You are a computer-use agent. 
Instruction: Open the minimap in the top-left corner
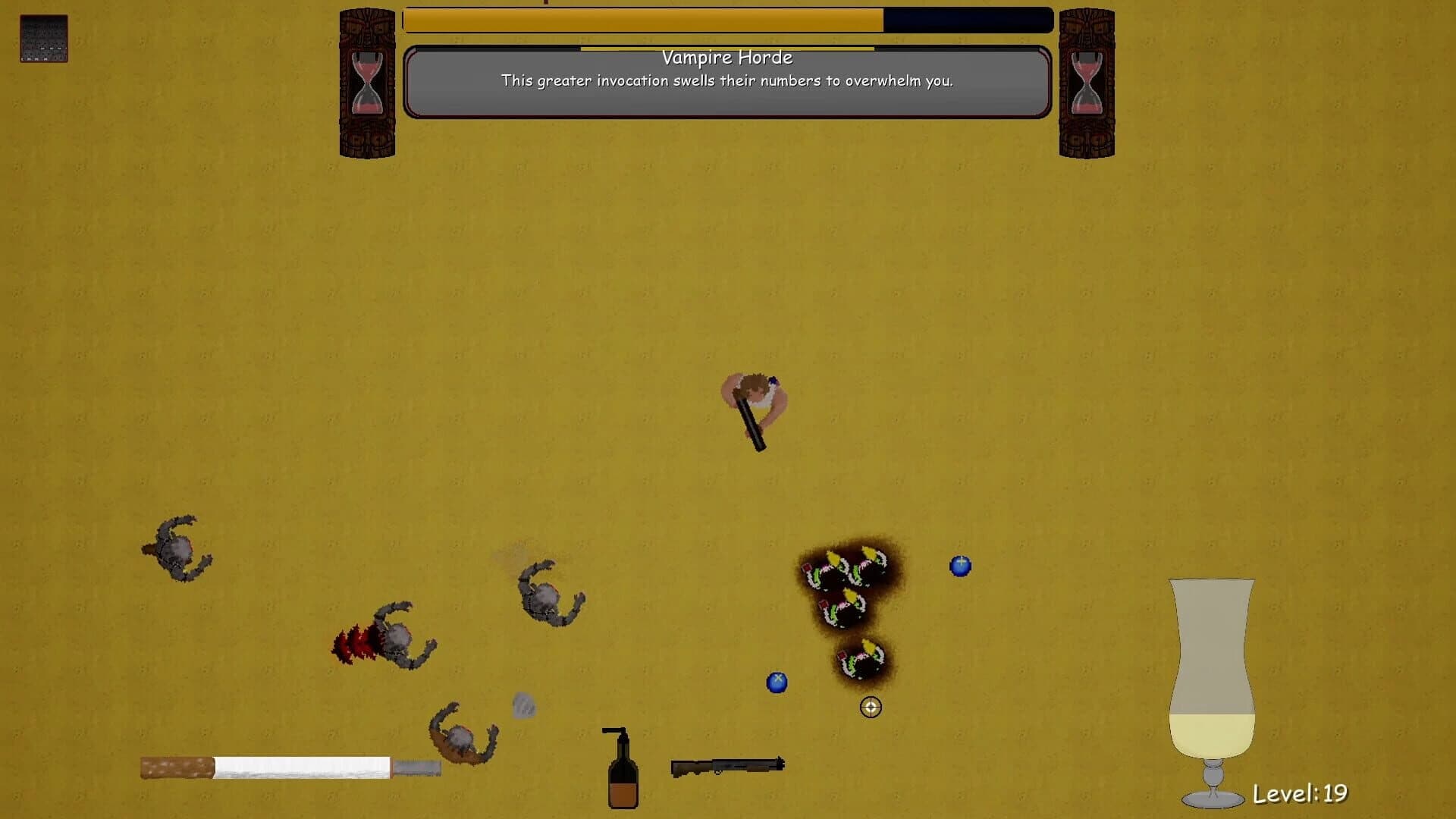(43, 39)
